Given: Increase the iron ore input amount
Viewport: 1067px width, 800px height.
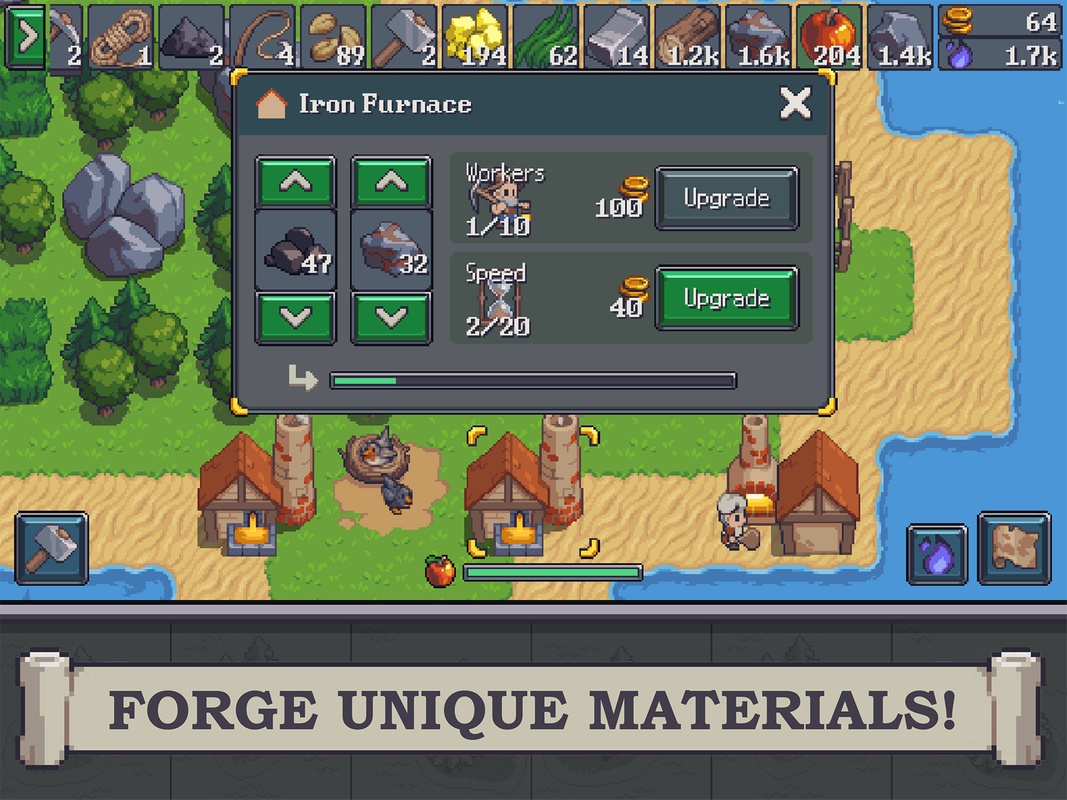Looking at the screenshot, I should click(391, 182).
